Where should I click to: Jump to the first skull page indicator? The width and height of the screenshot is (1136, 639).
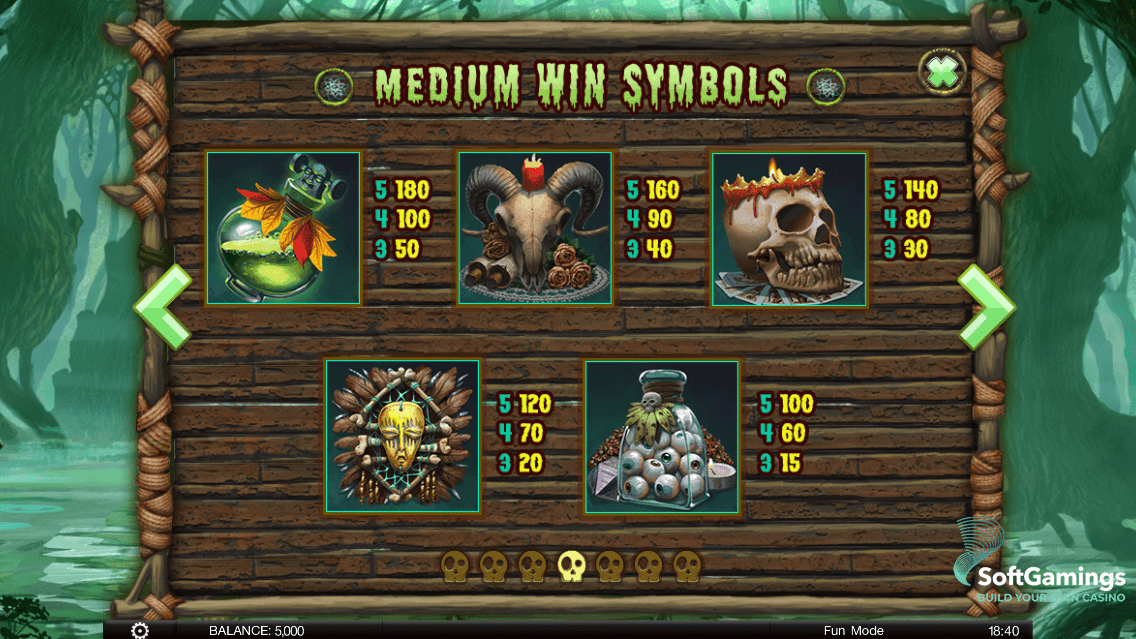(455, 567)
